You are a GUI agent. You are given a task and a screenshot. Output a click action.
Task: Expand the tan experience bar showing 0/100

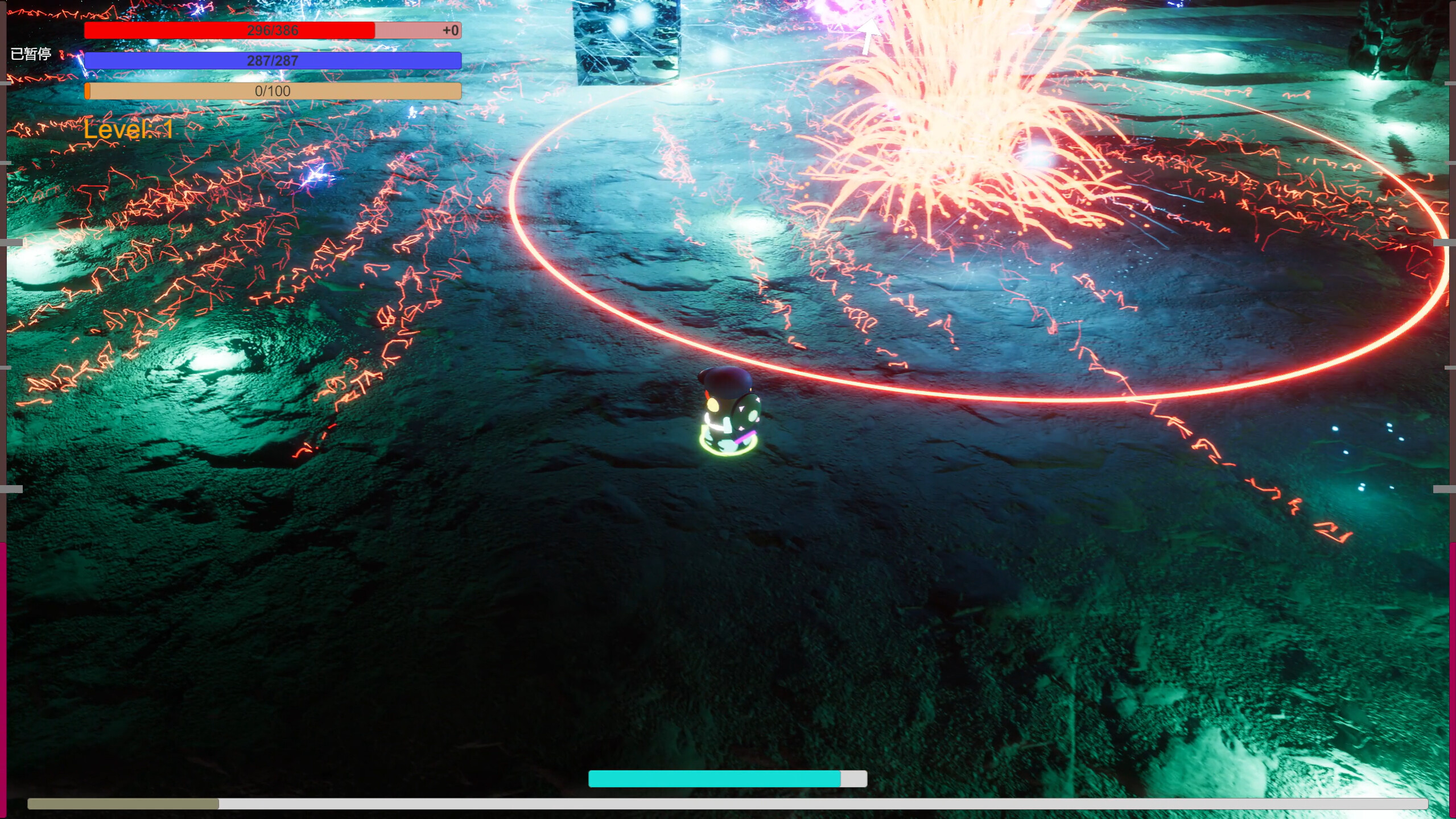273,90
